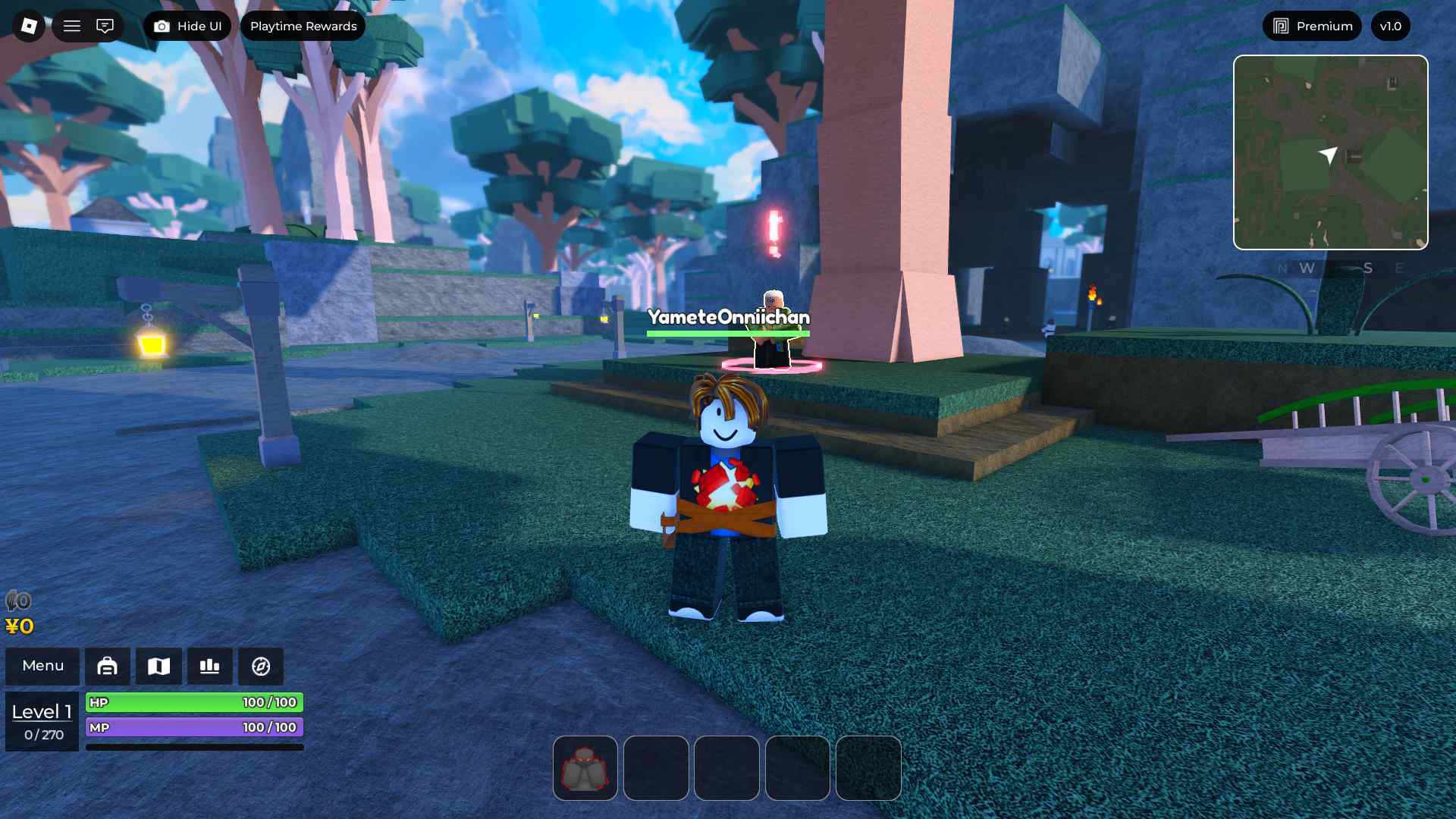The height and width of the screenshot is (819, 1456).
Task: Click the ¥0 currency counter
Action: (20, 626)
